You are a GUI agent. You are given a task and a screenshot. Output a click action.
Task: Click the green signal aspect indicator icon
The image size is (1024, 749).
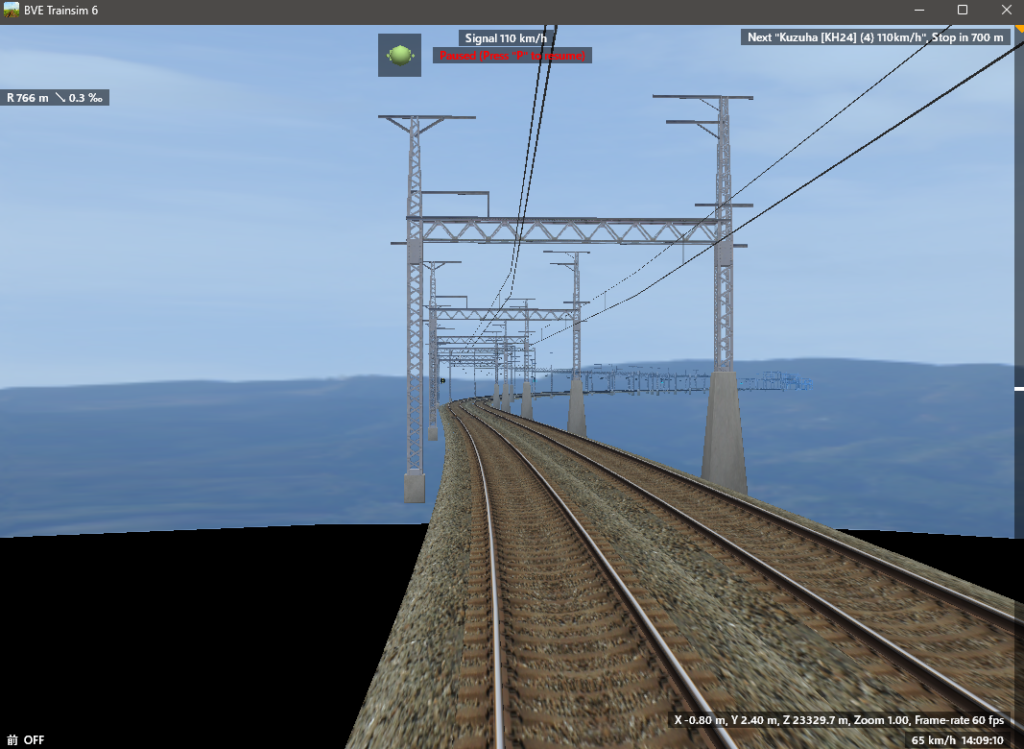click(x=399, y=55)
